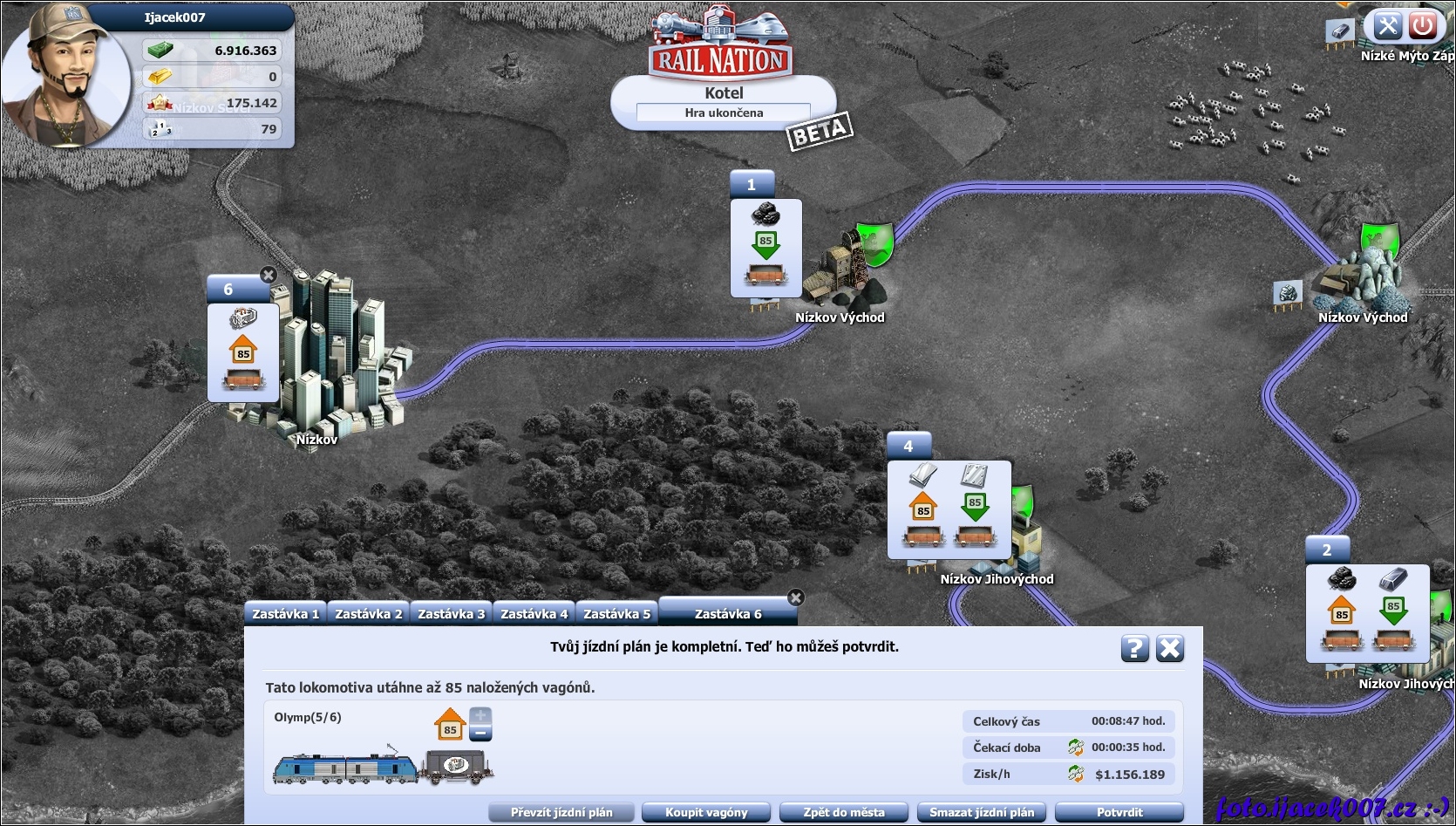Choose Převzít jízdní plán
Screen dimensions: 1456x826
click(x=561, y=812)
